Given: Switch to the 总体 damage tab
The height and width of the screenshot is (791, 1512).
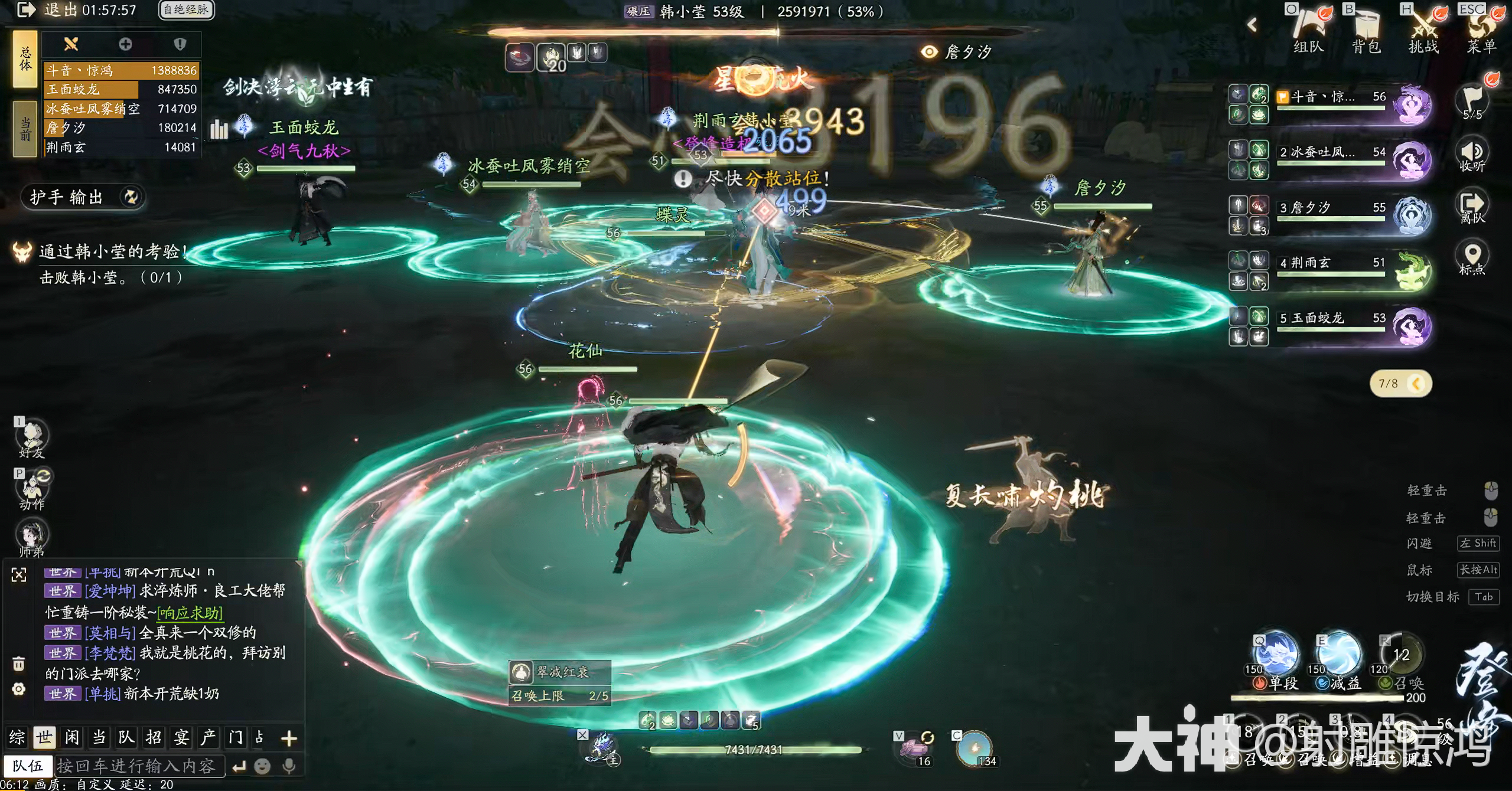Looking at the screenshot, I should point(25,59).
